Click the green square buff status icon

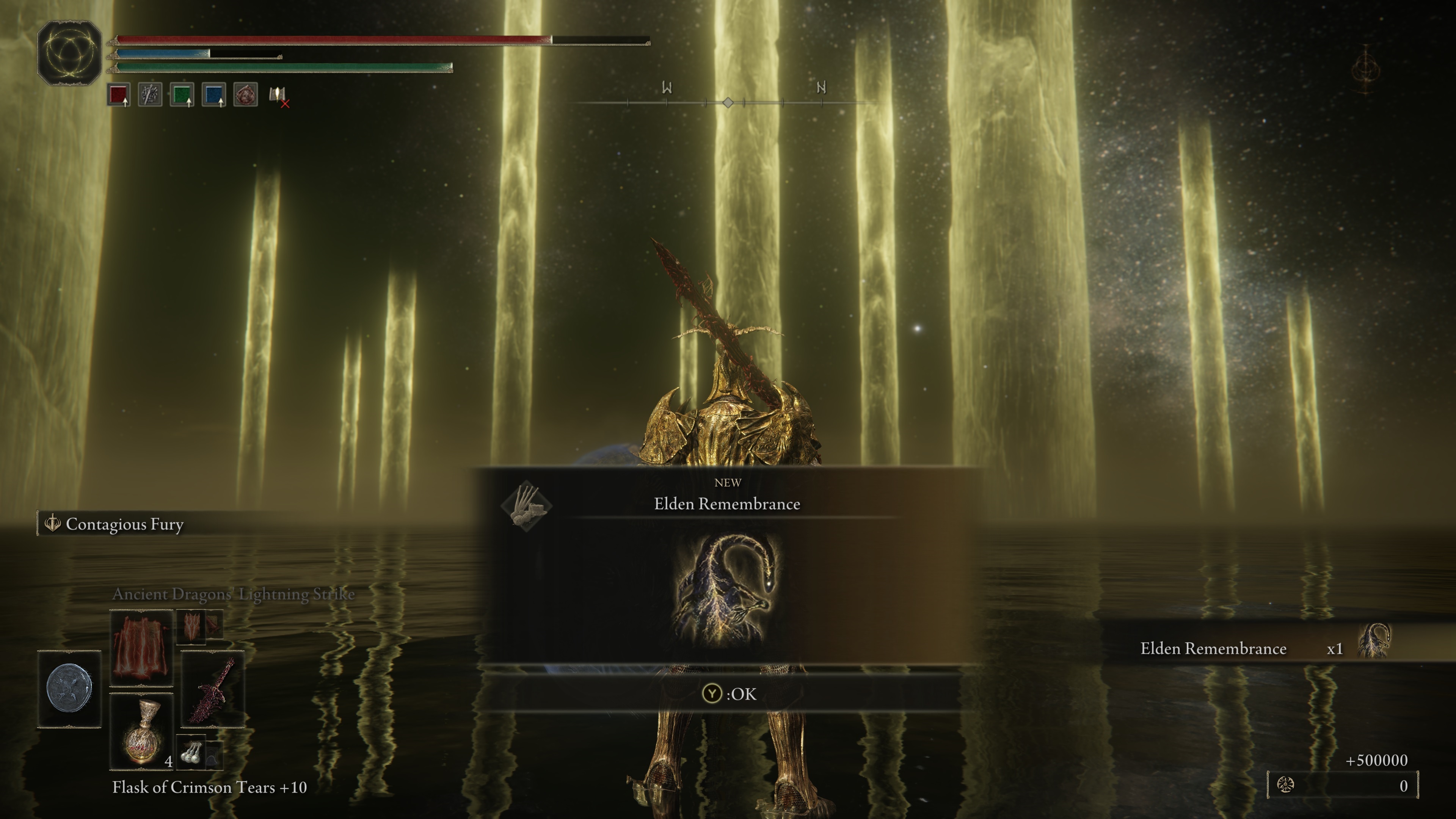pos(182,95)
